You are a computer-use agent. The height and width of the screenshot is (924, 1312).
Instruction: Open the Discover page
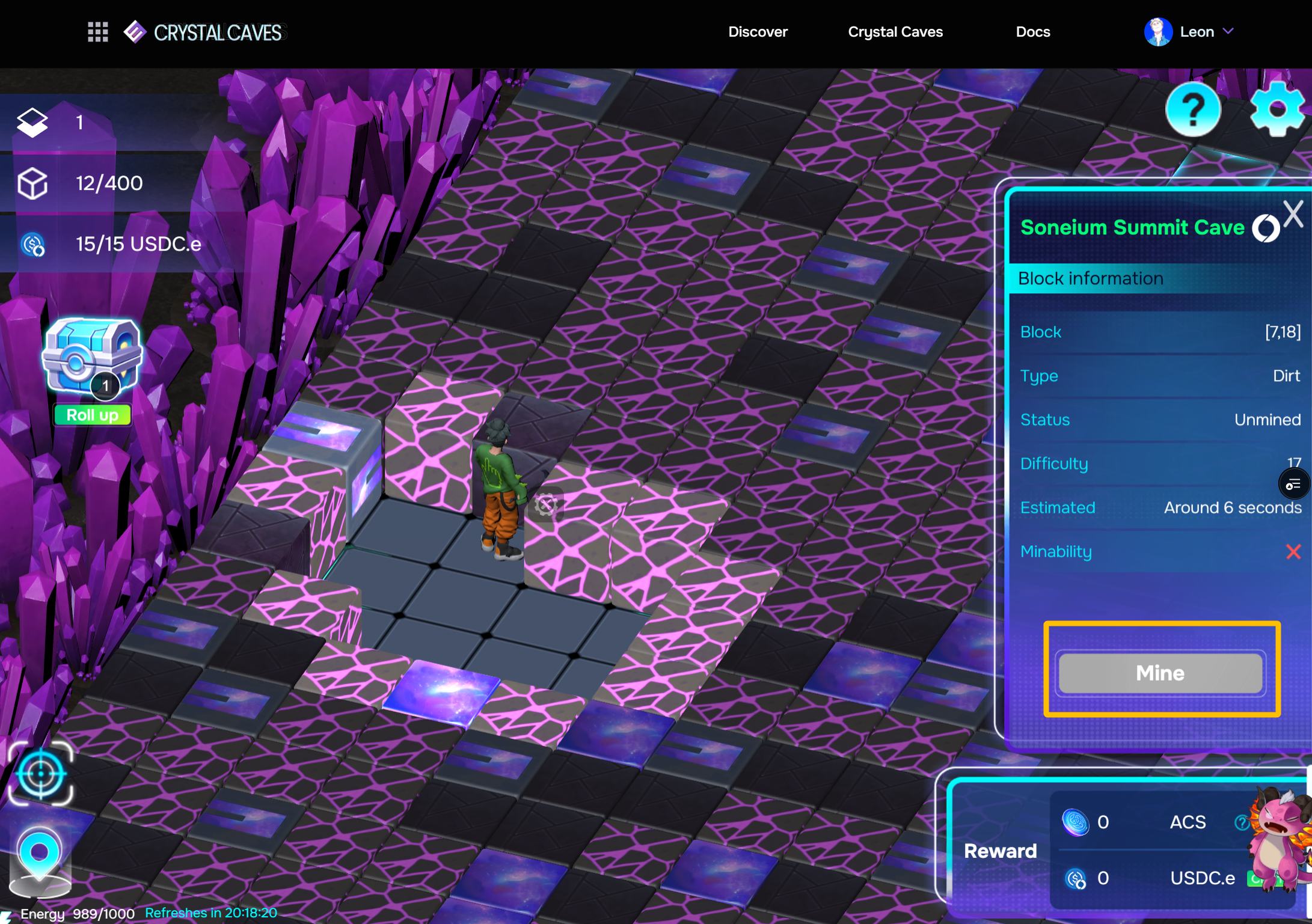tap(758, 32)
